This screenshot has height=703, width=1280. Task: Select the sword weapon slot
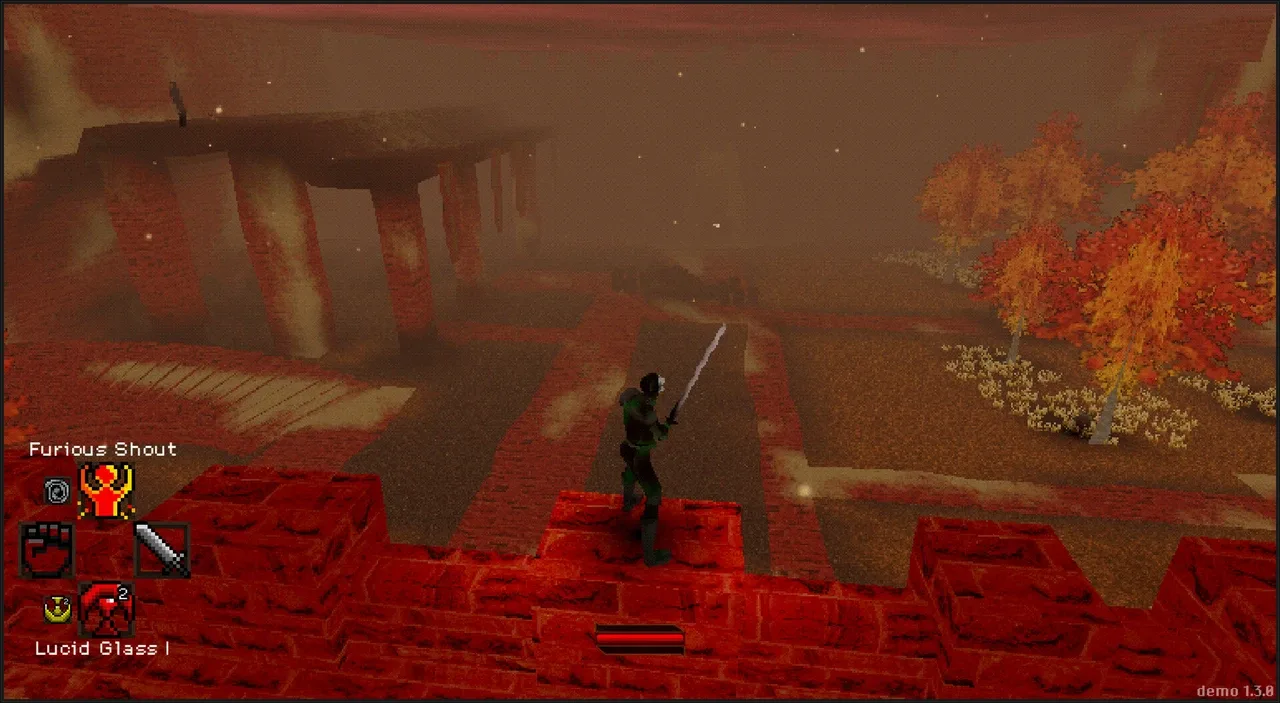(x=161, y=549)
